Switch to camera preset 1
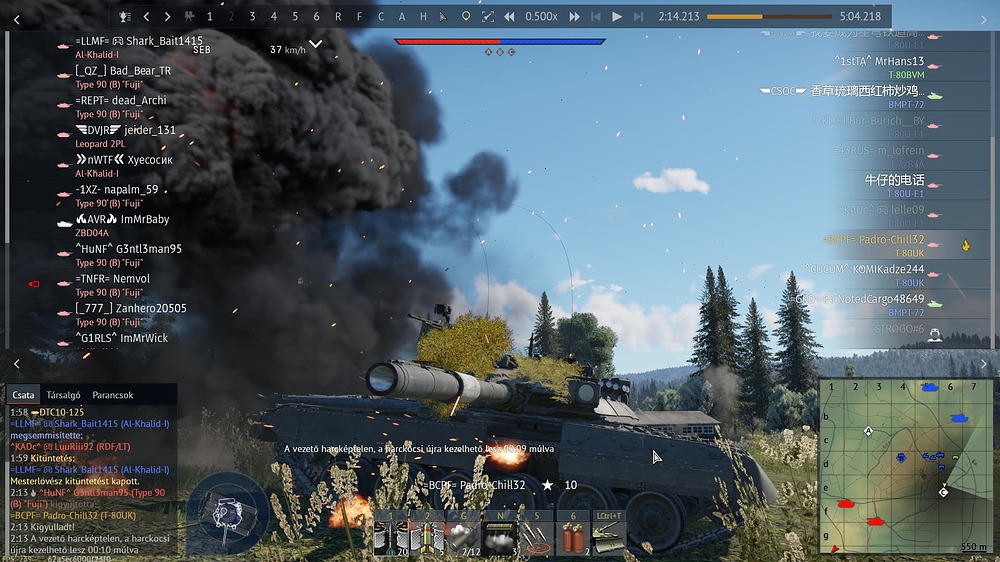This screenshot has height=562, width=1000. [x=209, y=16]
